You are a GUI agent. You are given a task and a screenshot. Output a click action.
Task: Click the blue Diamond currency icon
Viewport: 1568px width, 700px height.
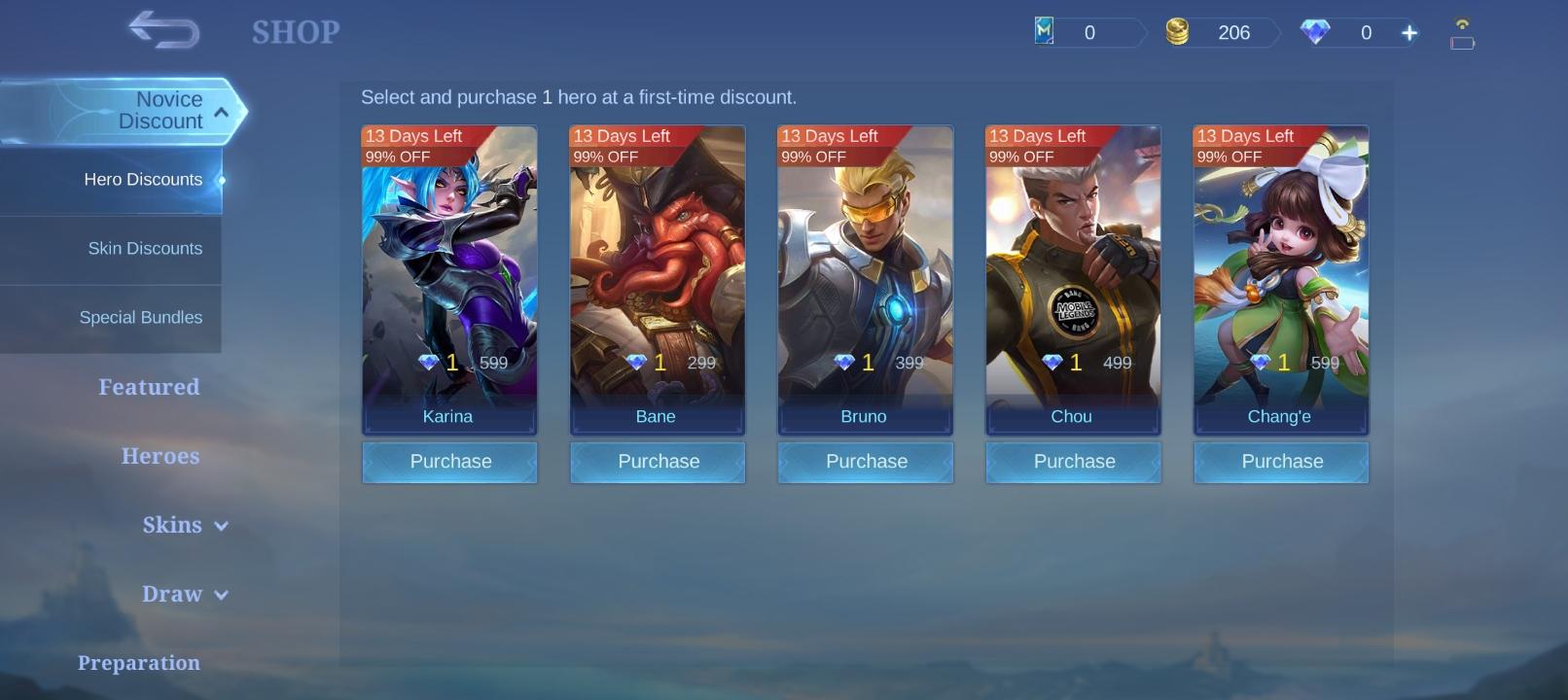click(1315, 32)
